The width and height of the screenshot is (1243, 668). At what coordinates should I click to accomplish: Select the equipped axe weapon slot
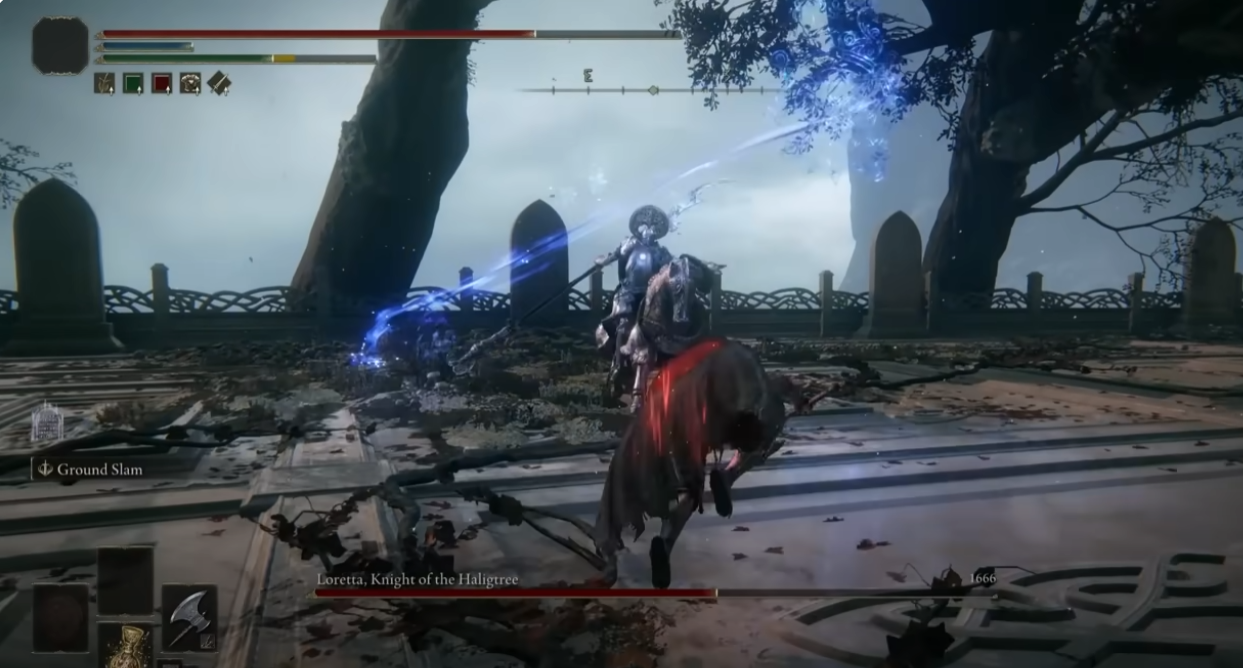189,618
